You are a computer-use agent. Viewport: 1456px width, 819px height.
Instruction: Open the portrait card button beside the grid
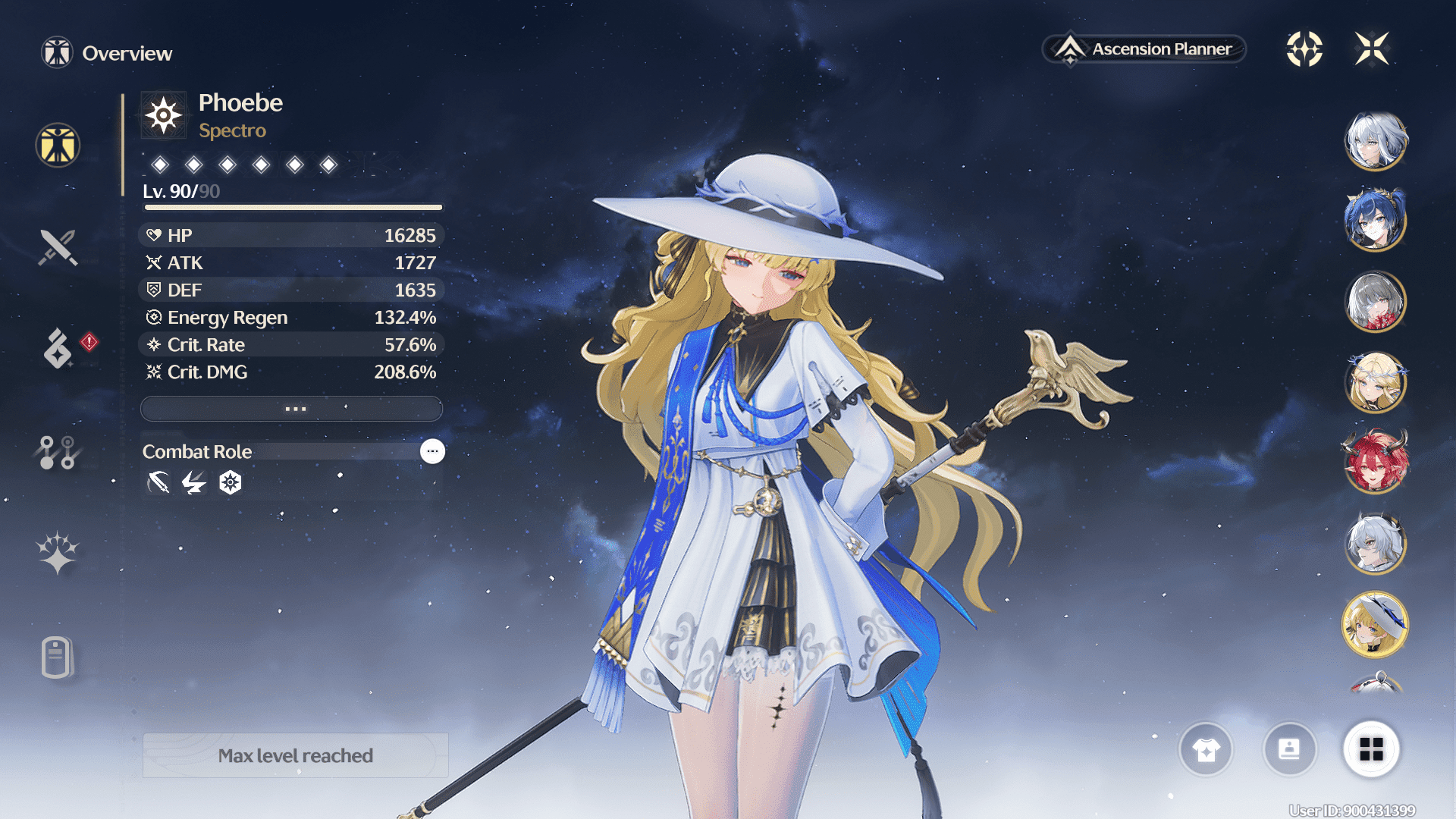1289,750
